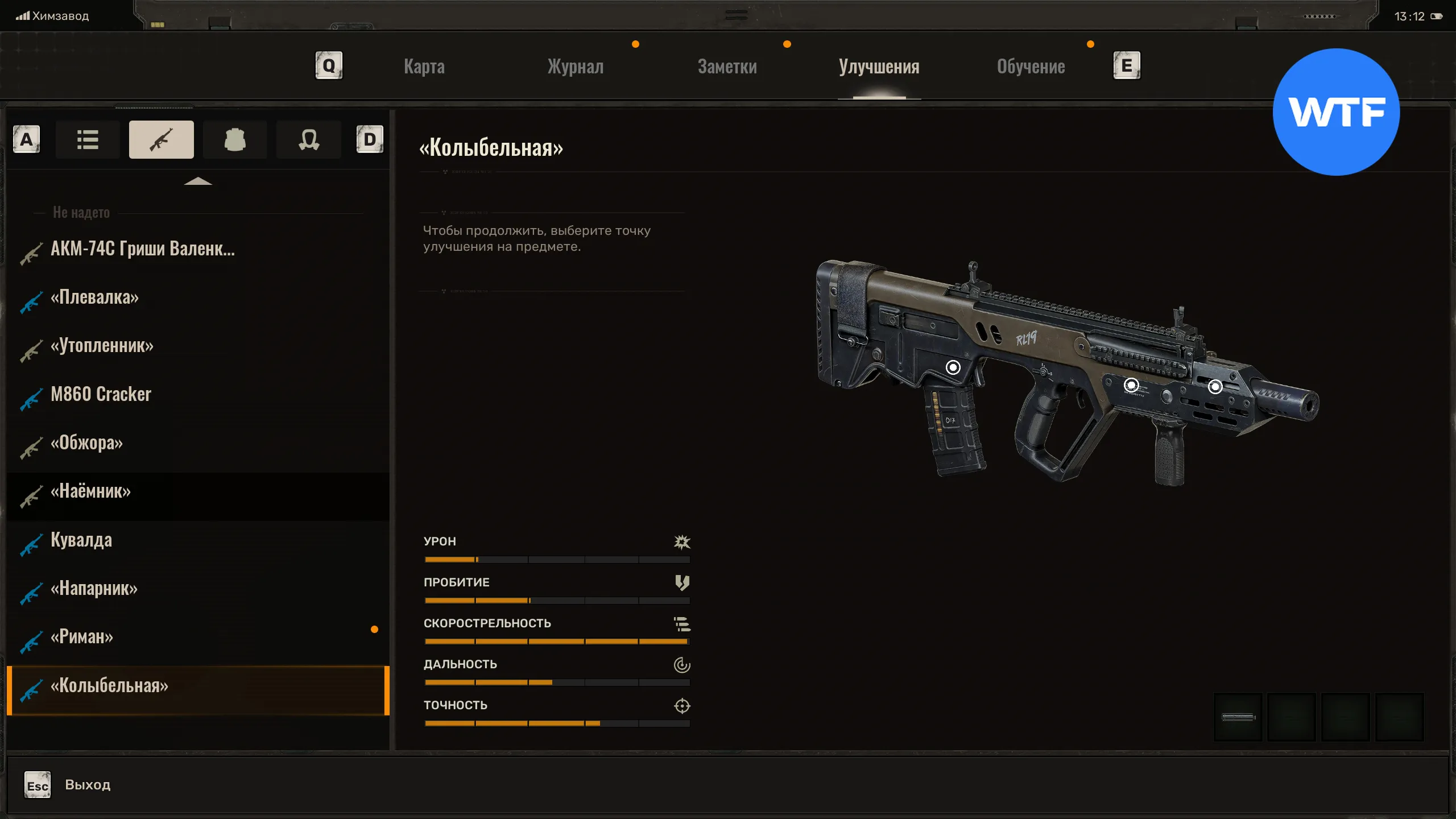This screenshot has height=819, width=1456.
Task: Switch to the Журнал tab
Action: (x=575, y=67)
